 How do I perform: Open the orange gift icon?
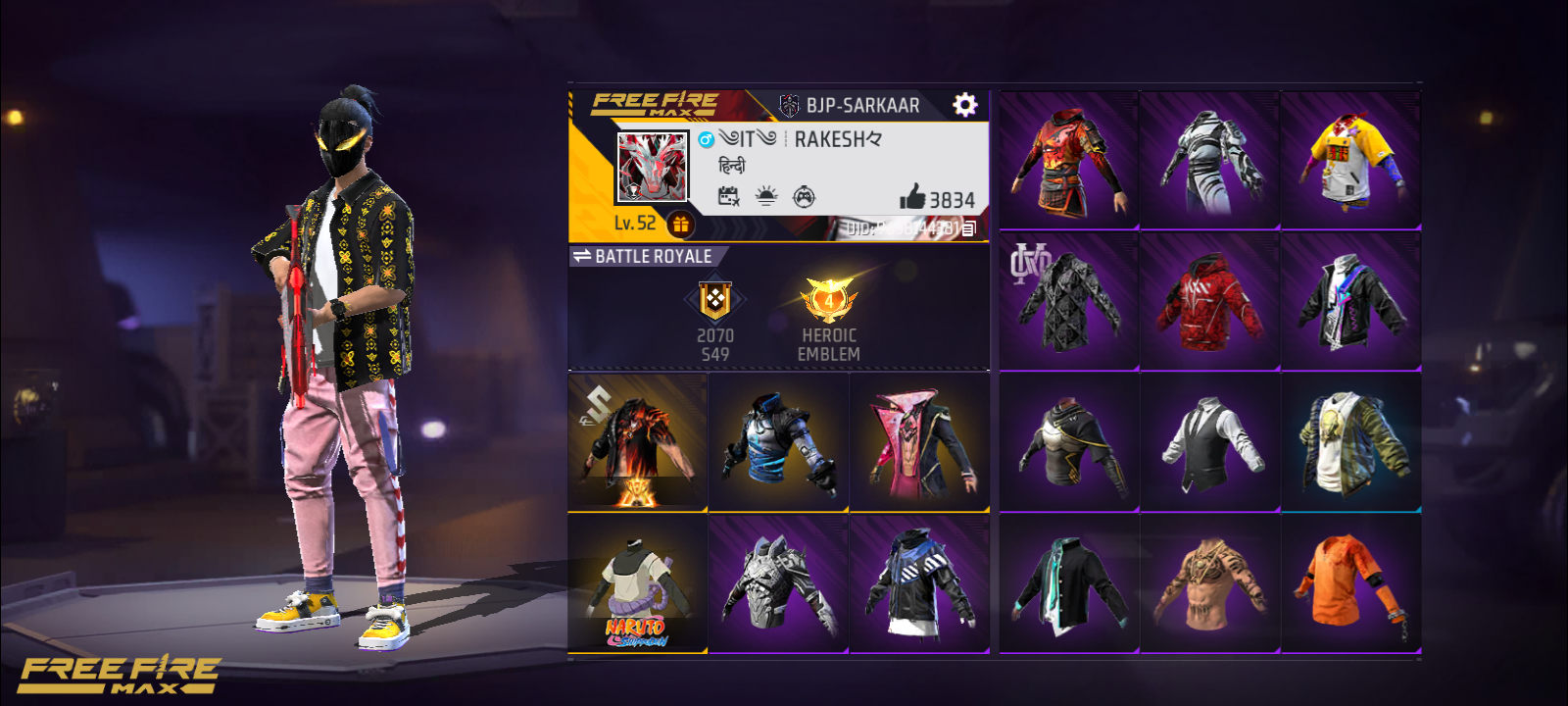pyautogui.click(x=680, y=225)
